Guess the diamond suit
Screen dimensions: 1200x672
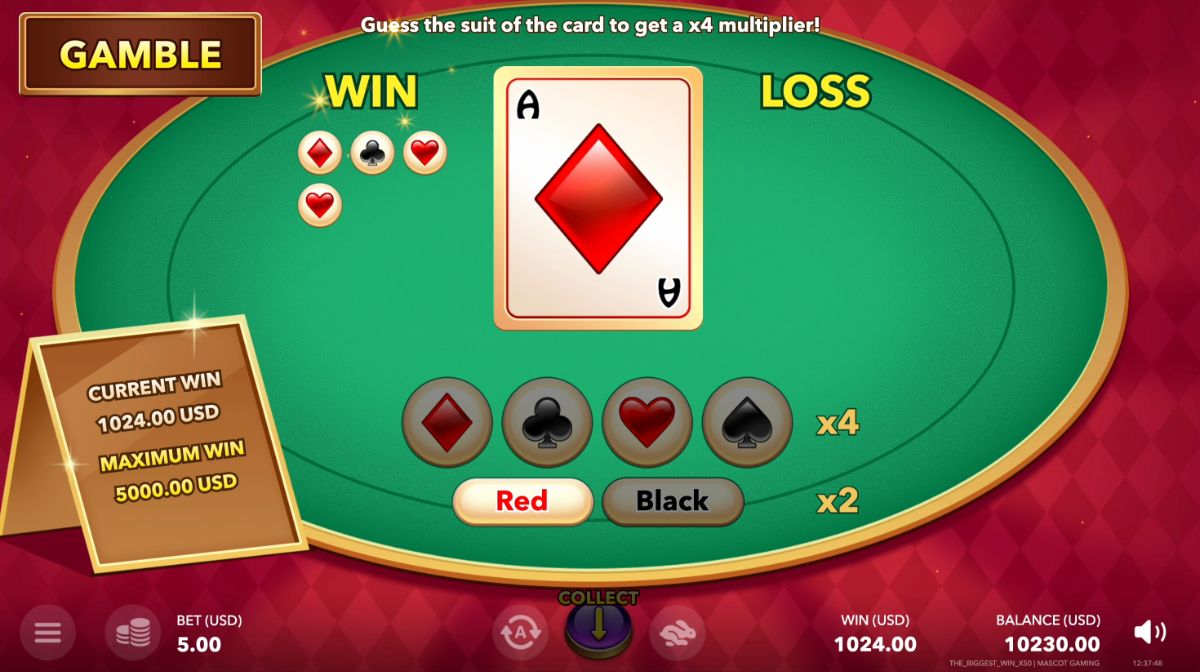pyautogui.click(x=447, y=422)
